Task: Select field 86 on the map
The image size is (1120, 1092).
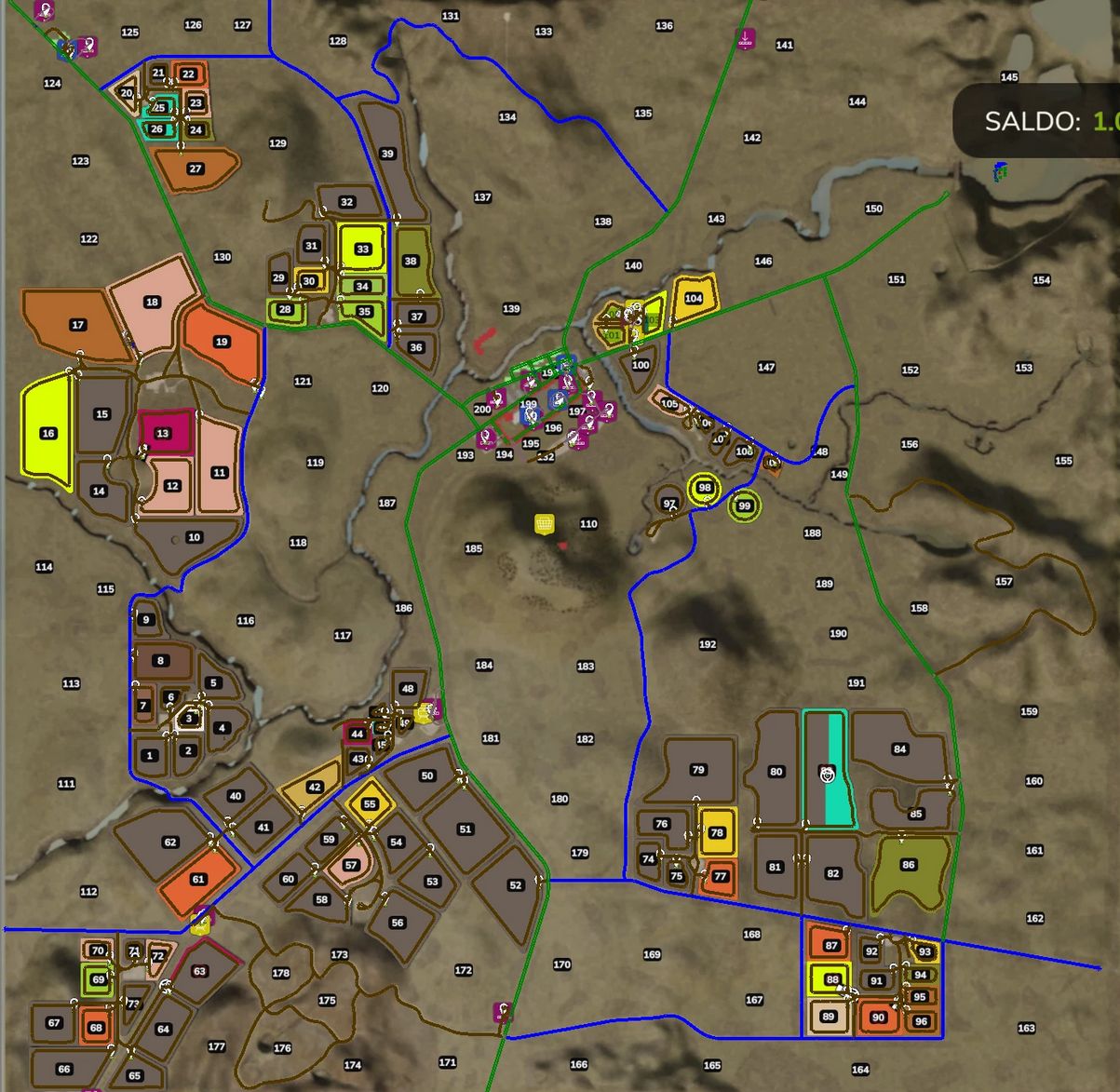Action: coord(909,865)
